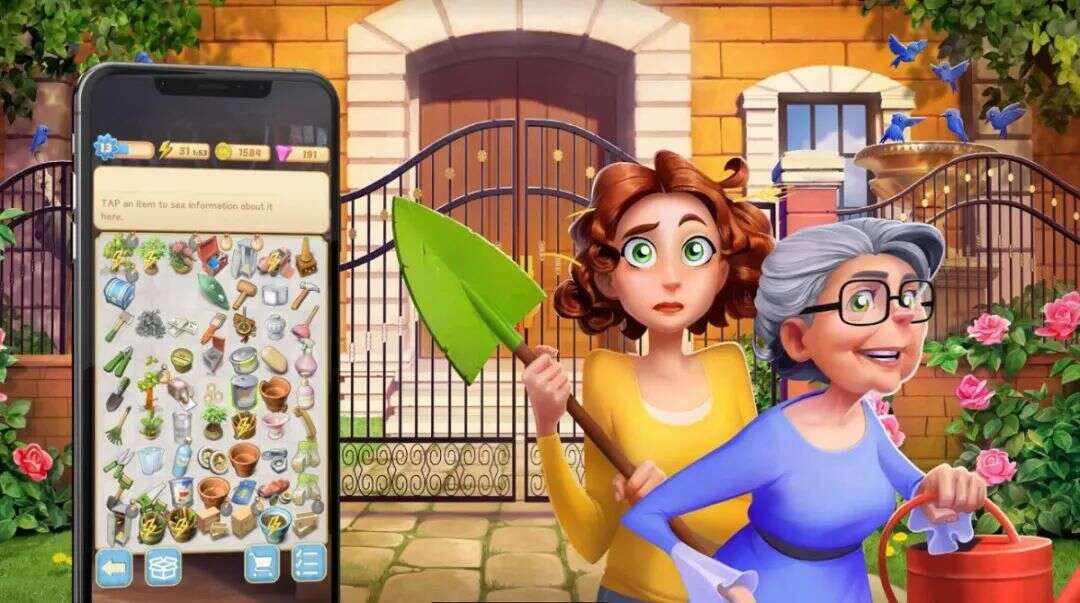
Task: Show the checklist of tasks
Action: coord(309,563)
